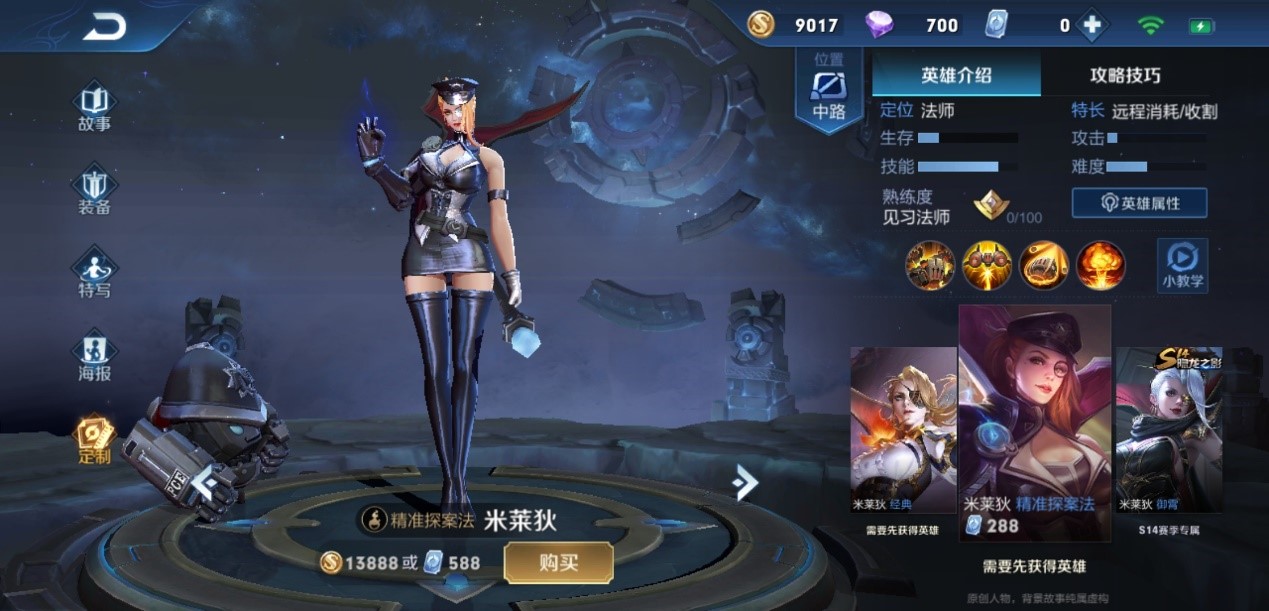
Task: View the red explosion skill icon
Action: tap(1100, 265)
